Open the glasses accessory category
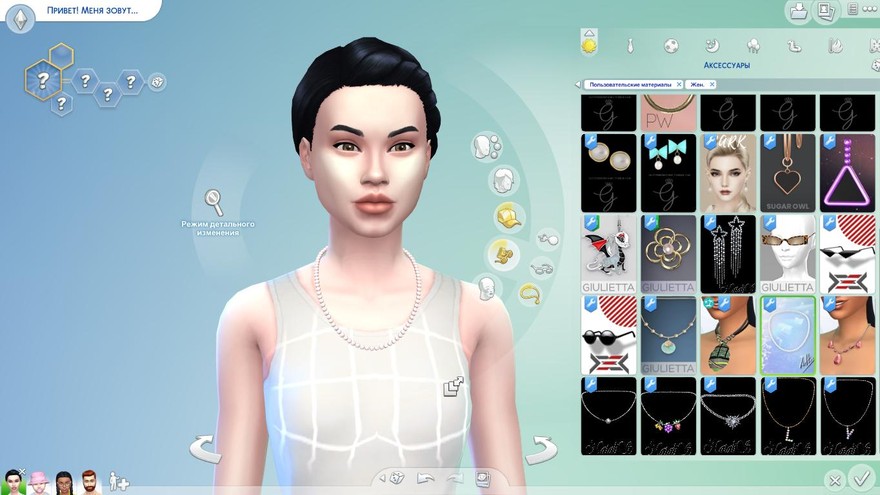 coord(542,268)
